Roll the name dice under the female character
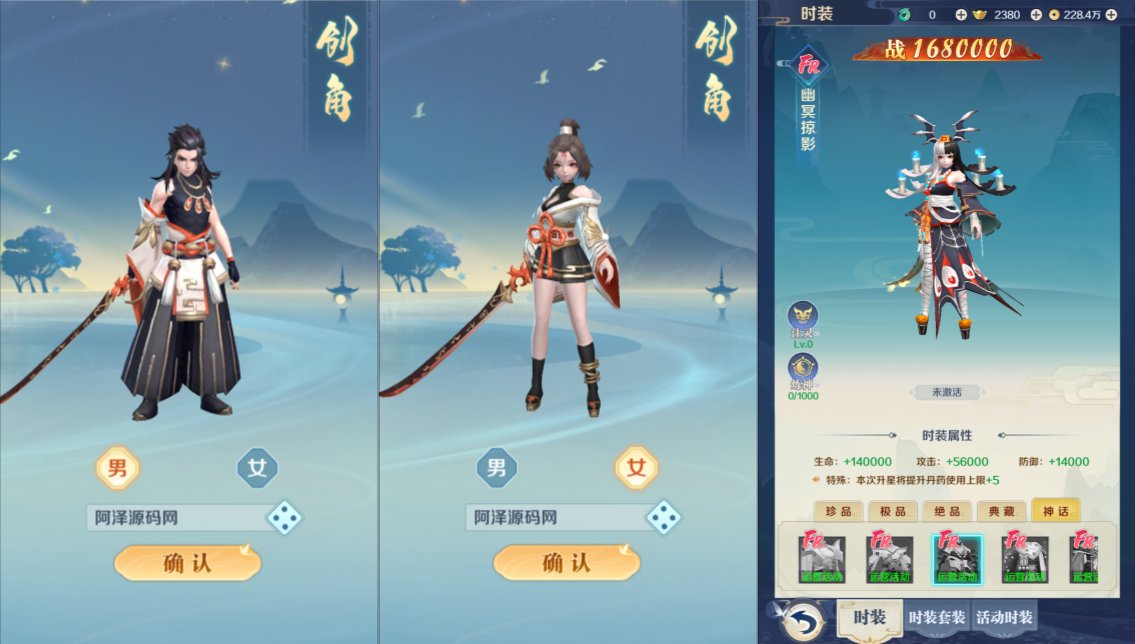This screenshot has width=1135, height=644. pos(663,517)
